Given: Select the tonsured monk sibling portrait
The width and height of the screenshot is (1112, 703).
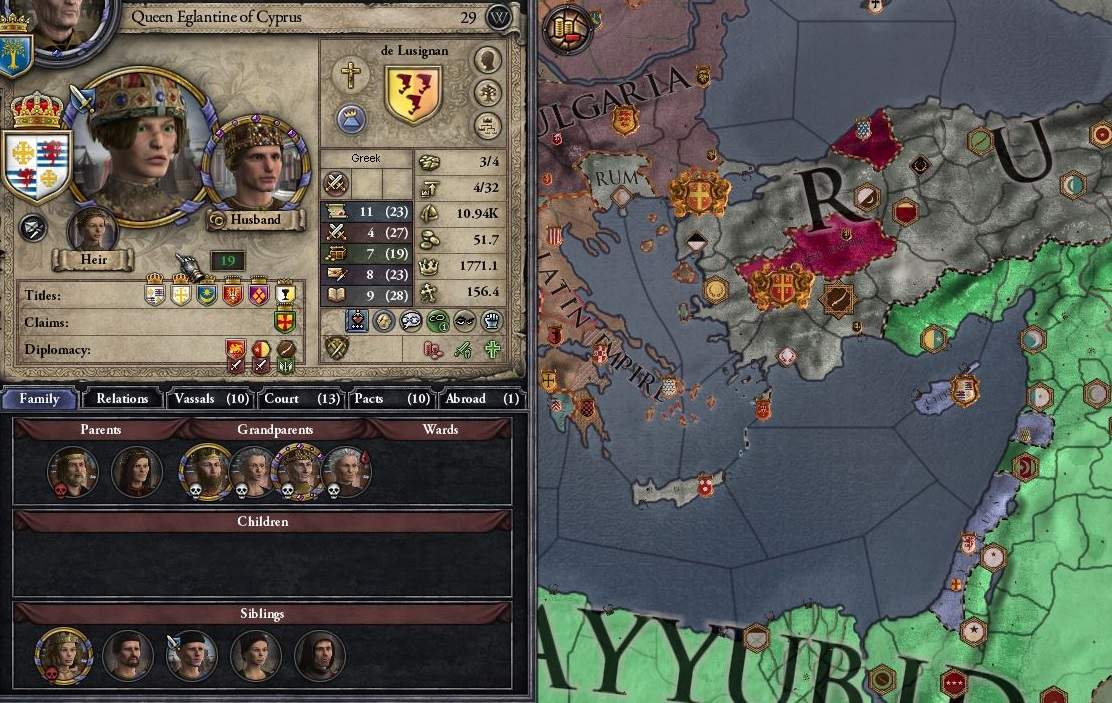Looking at the screenshot, I should tap(320, 656).
